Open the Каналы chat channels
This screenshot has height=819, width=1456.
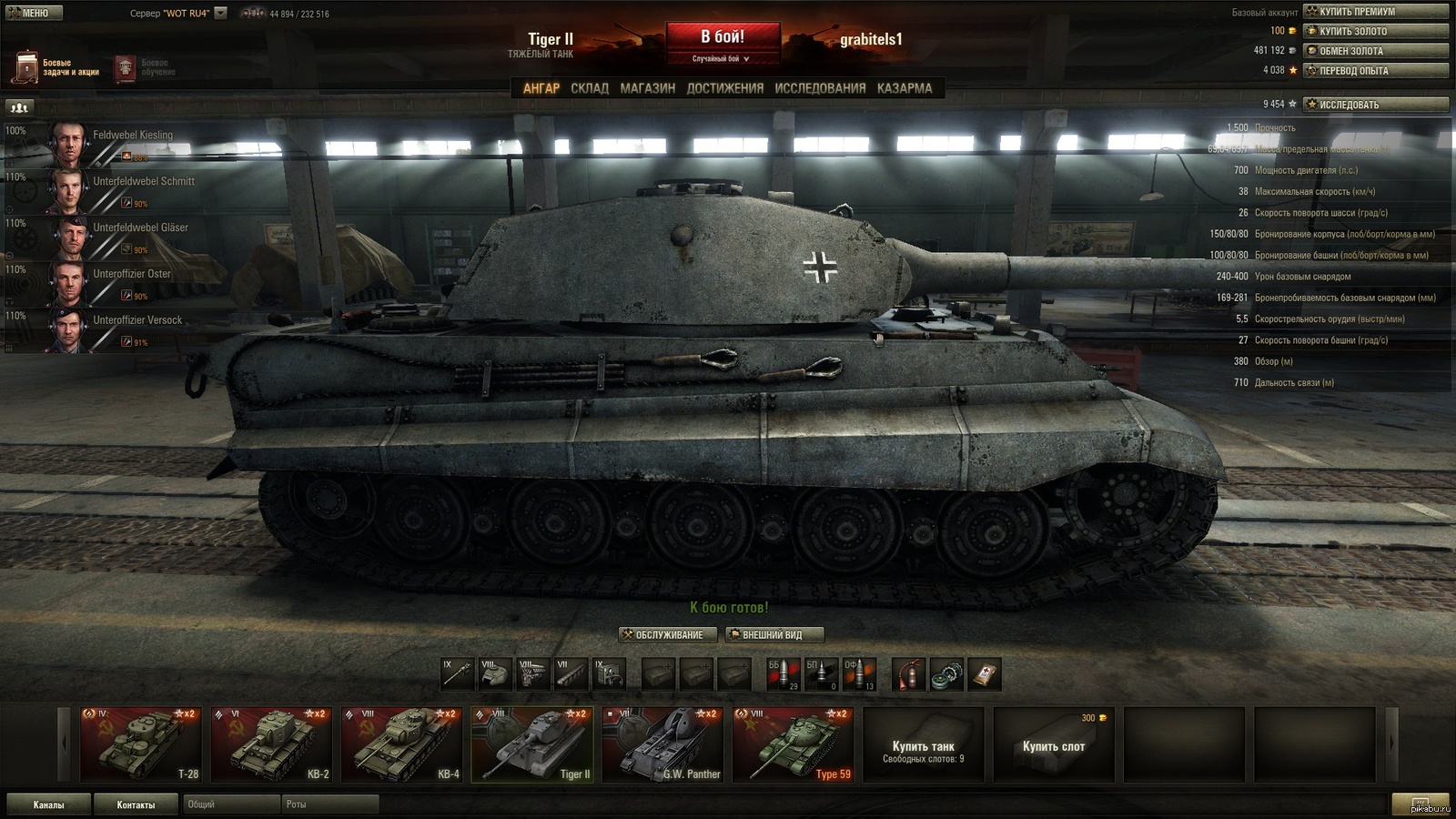(x=49, y=804)
